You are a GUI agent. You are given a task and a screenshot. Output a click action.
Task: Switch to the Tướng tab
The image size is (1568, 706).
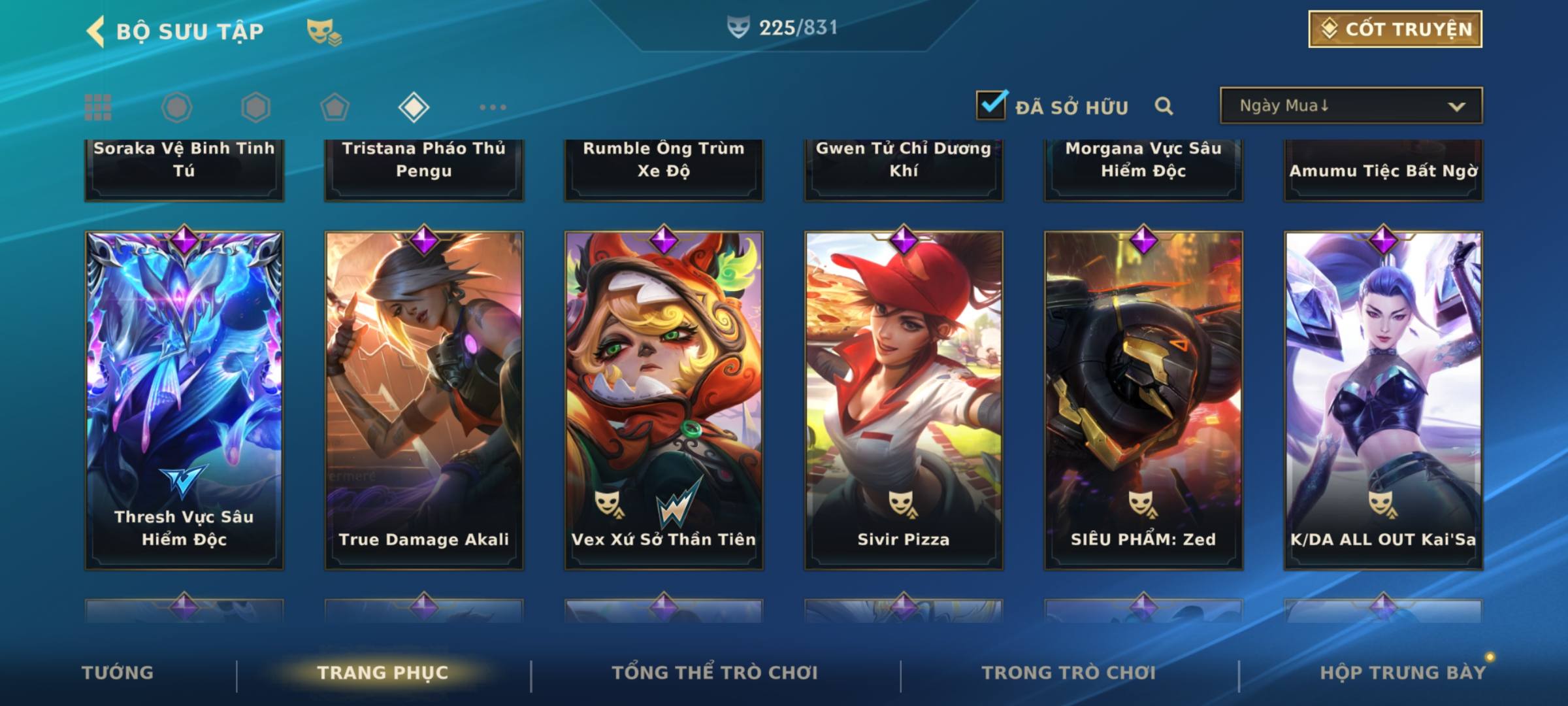click(118, 673)
